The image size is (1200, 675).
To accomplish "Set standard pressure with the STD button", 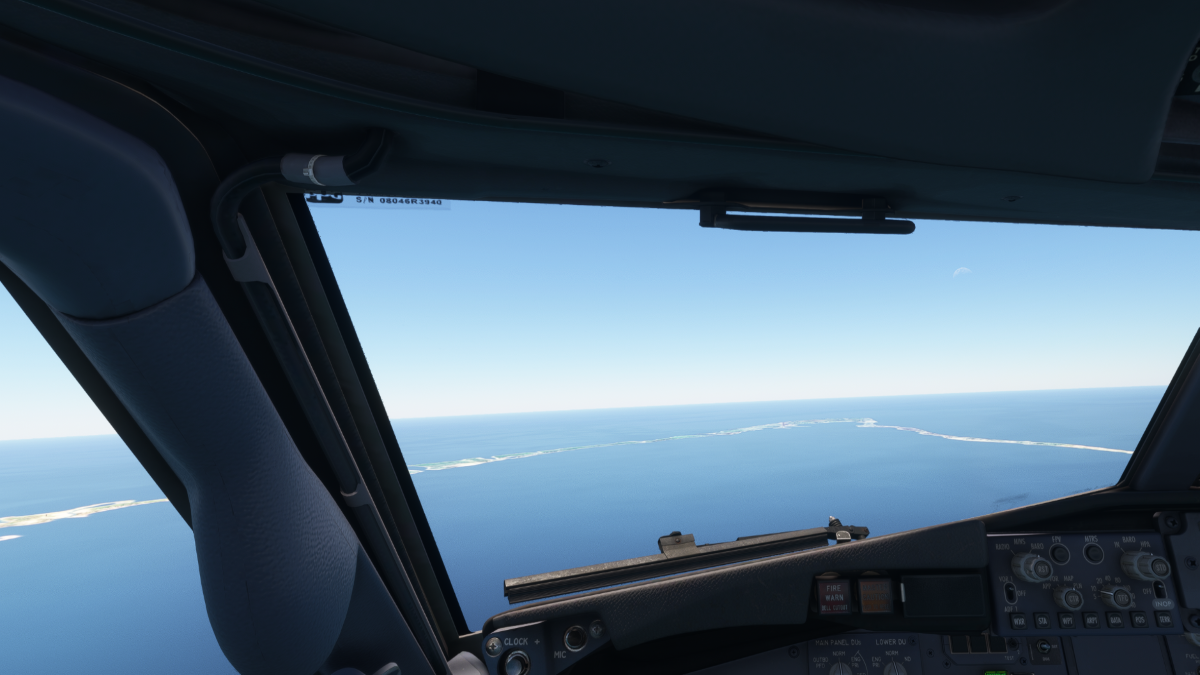I will (1158, 567).
